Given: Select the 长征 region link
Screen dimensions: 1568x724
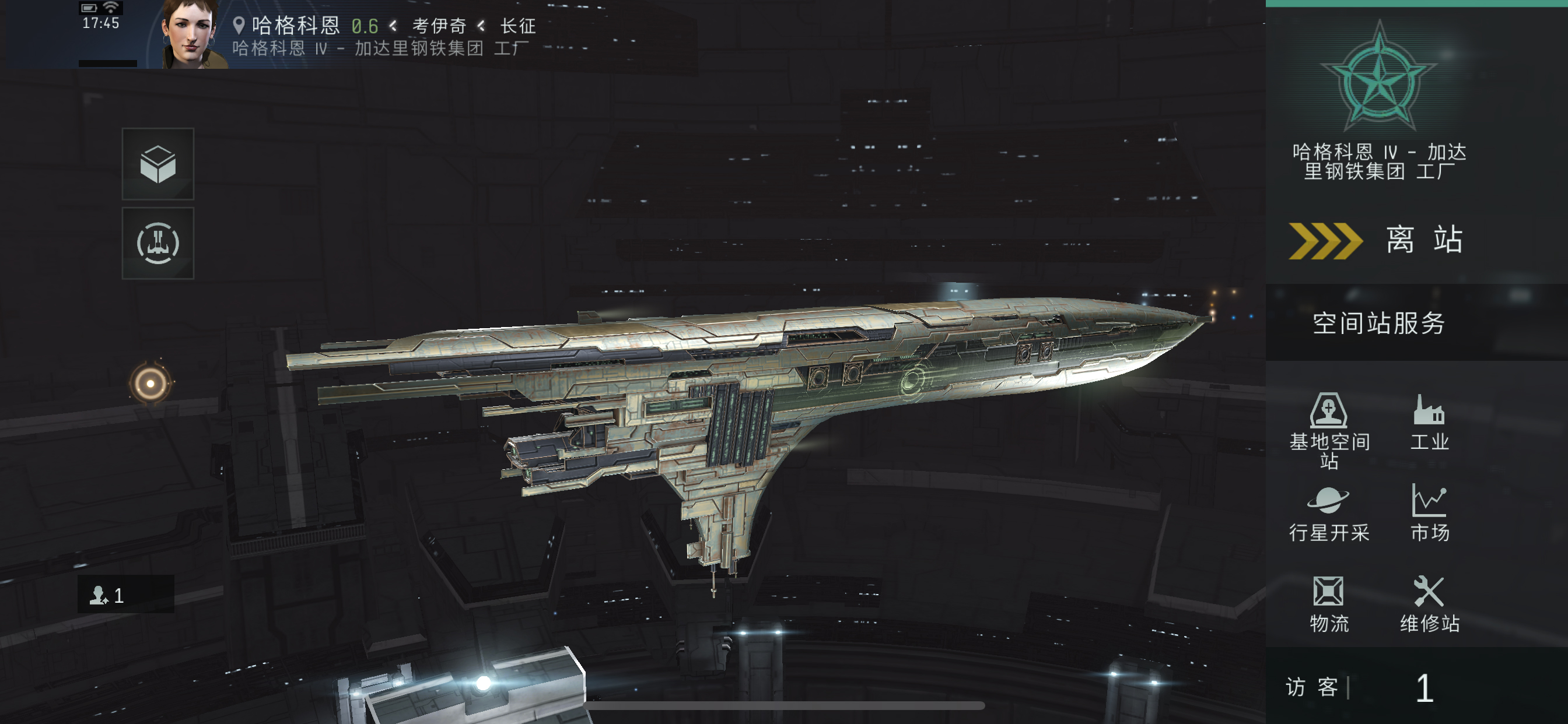Looking at the screenshot, I should tap(518, 26).
